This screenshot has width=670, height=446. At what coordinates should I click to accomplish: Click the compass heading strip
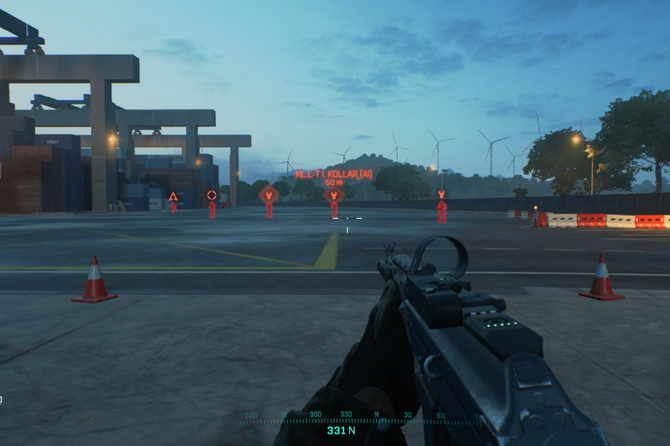click(340, 416)
